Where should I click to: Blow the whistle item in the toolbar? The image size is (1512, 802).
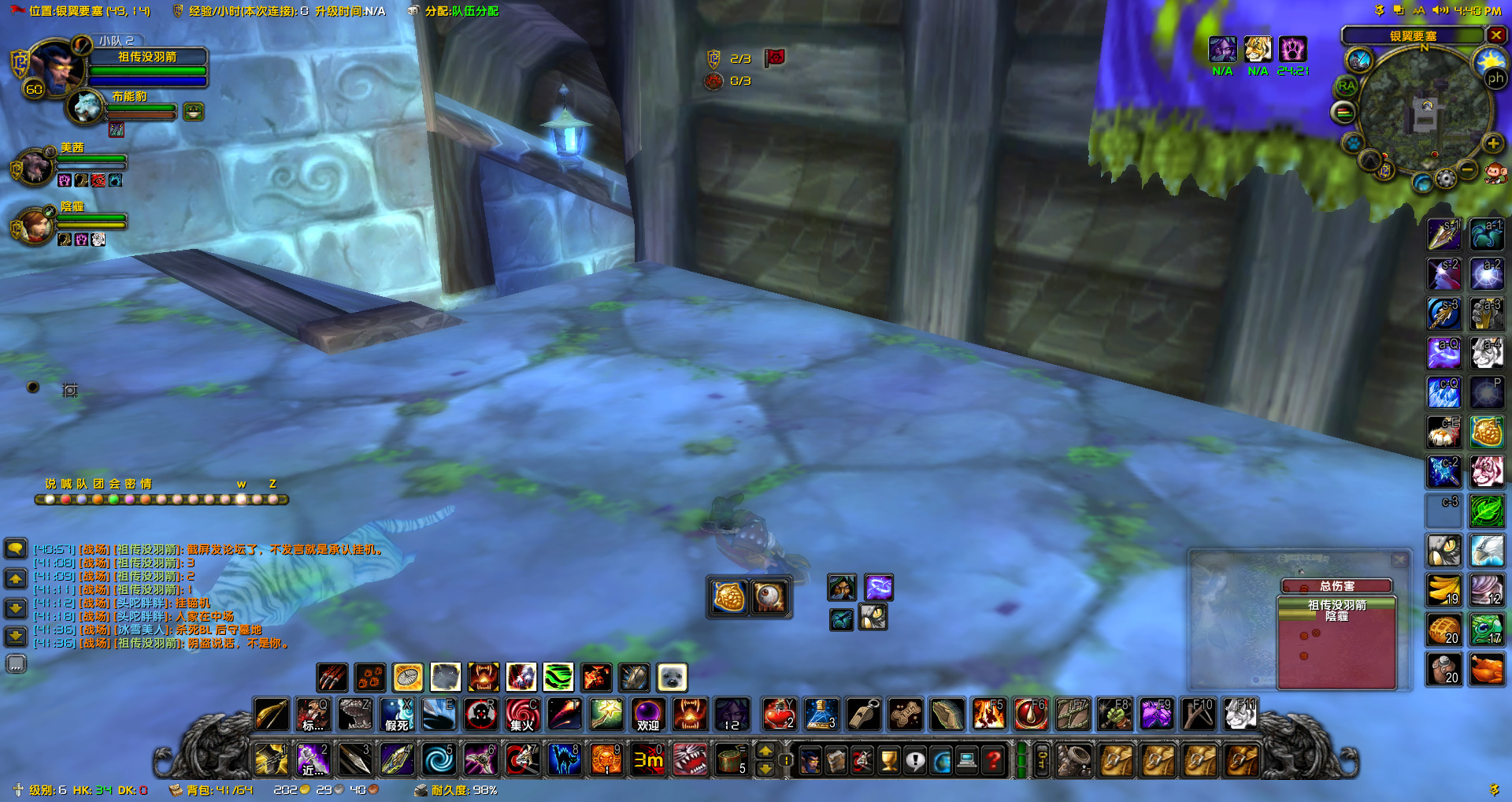click(x=863, y=715)
